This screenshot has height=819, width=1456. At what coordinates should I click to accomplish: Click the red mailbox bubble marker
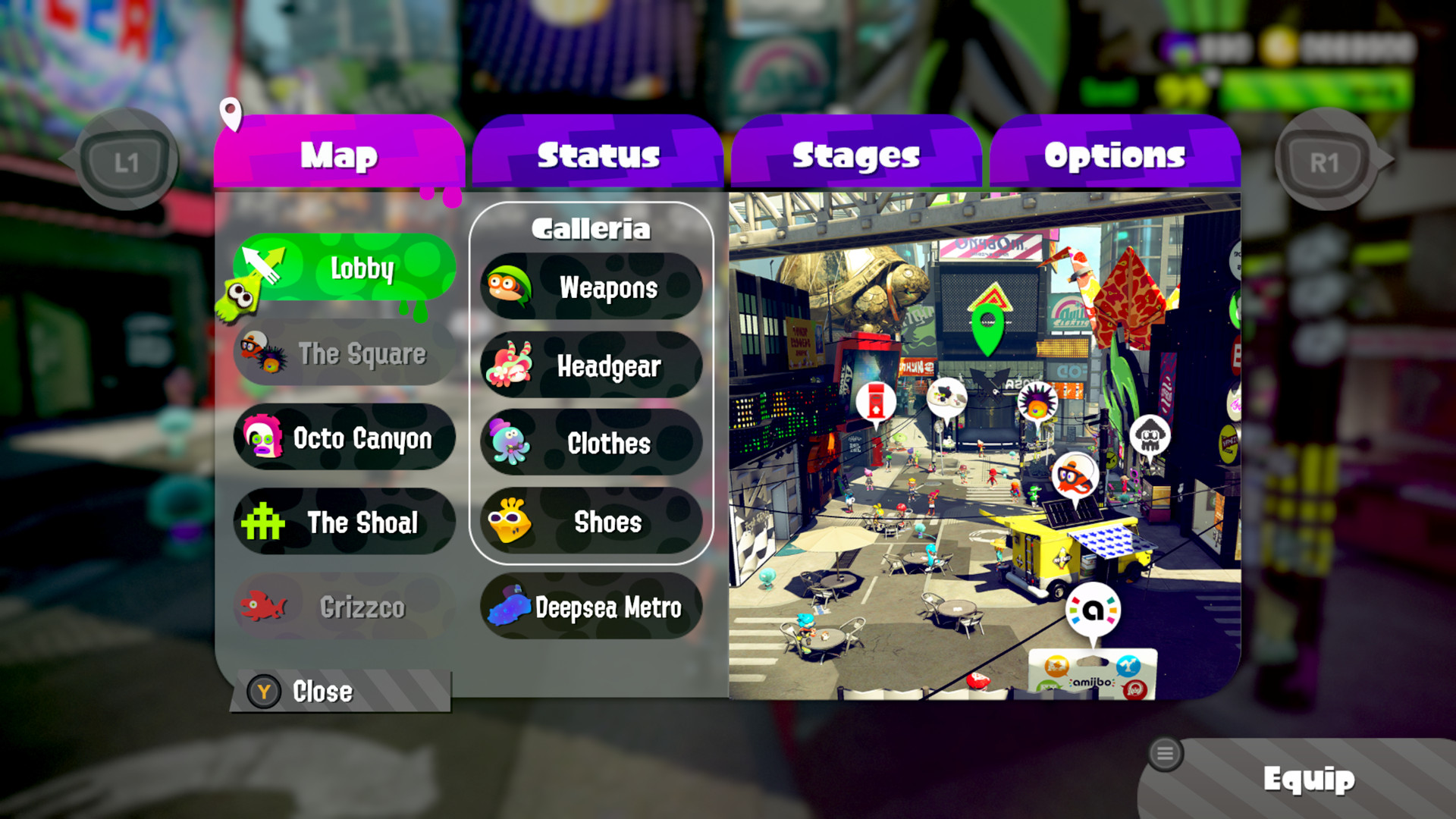point(876,402)
